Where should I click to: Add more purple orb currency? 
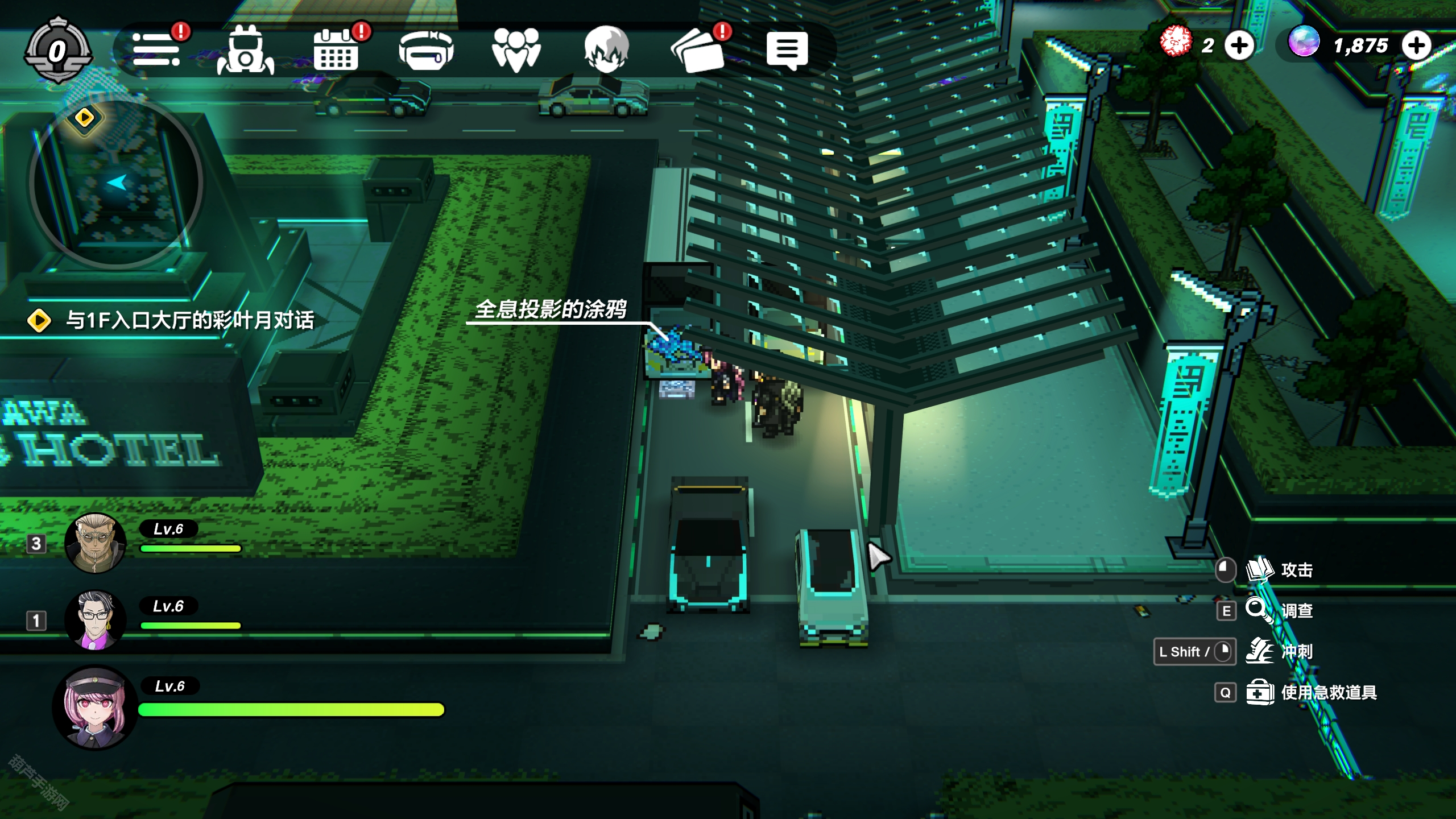point(1416,45)
